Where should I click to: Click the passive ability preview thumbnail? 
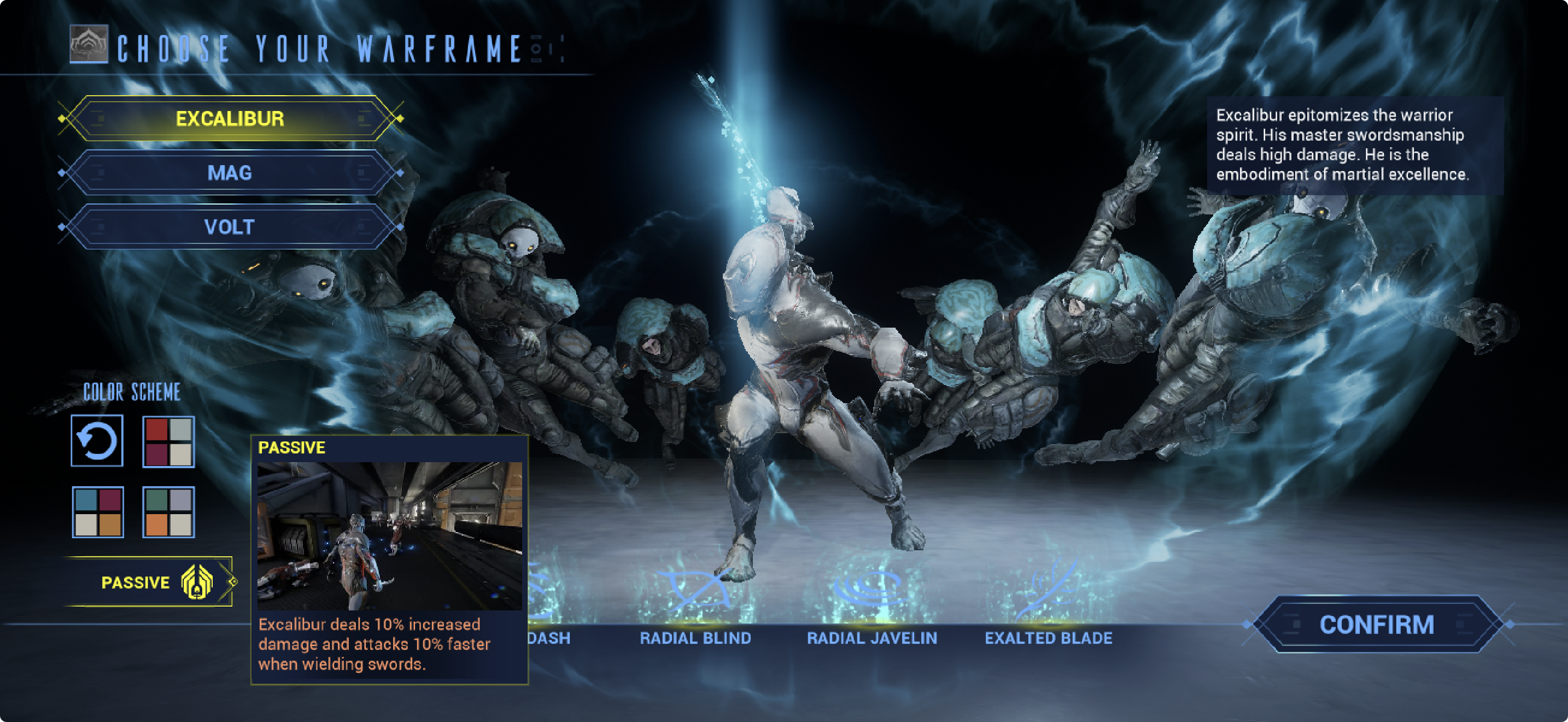click(x=390, y=535)
